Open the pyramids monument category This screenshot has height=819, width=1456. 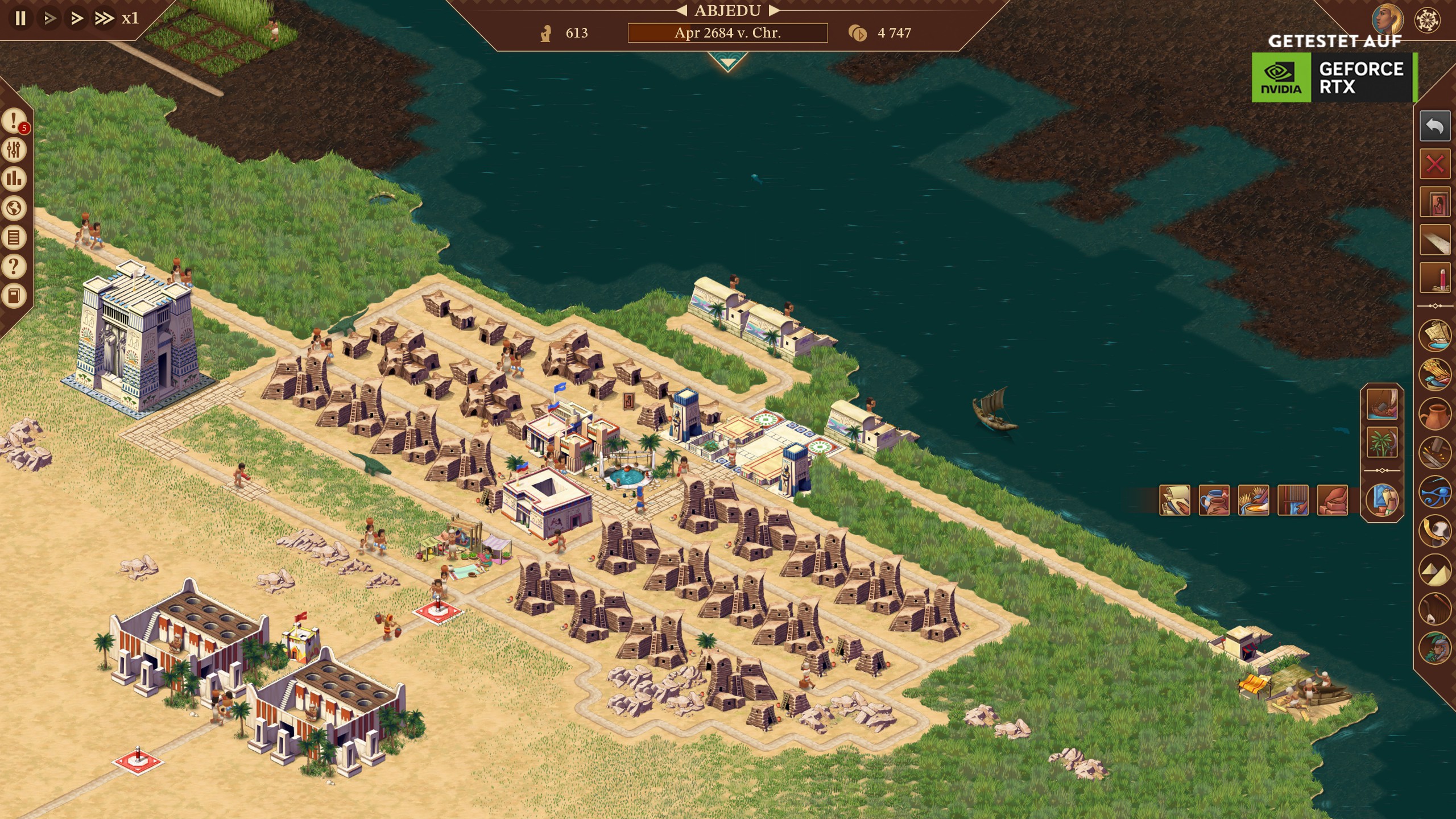1434,570
